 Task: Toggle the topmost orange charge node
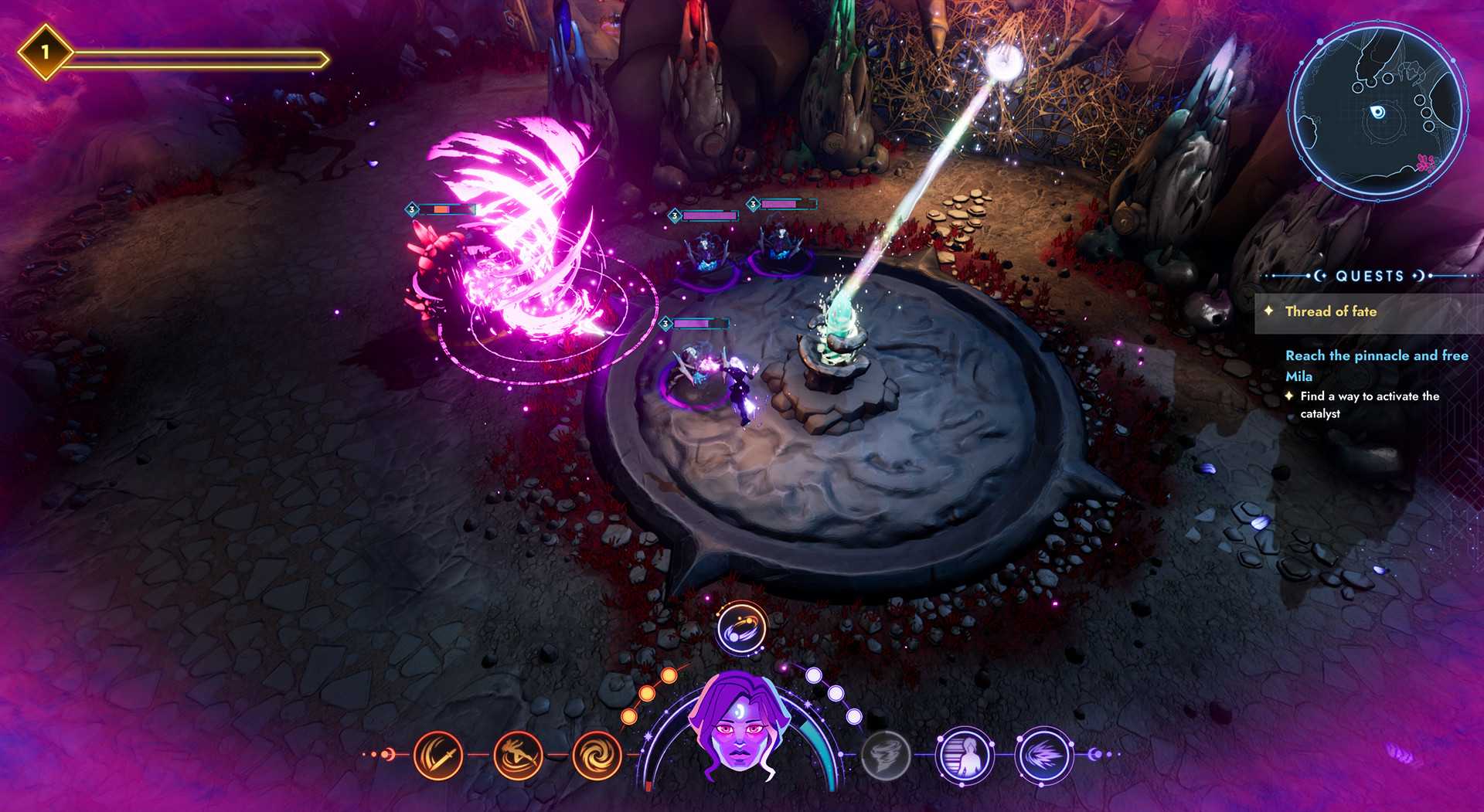coord(671,676)
